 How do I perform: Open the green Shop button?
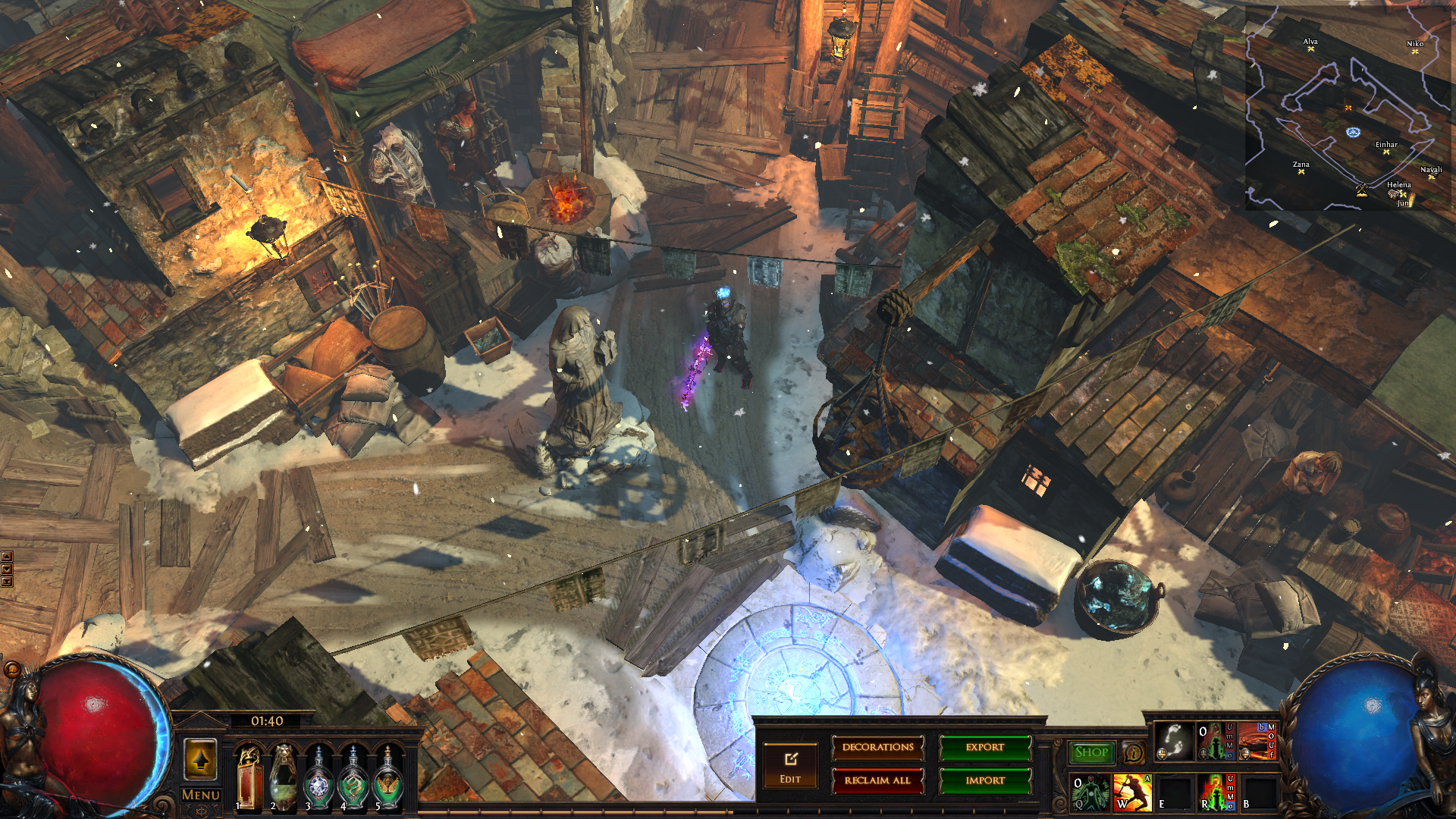click(x=1091, y=752)
